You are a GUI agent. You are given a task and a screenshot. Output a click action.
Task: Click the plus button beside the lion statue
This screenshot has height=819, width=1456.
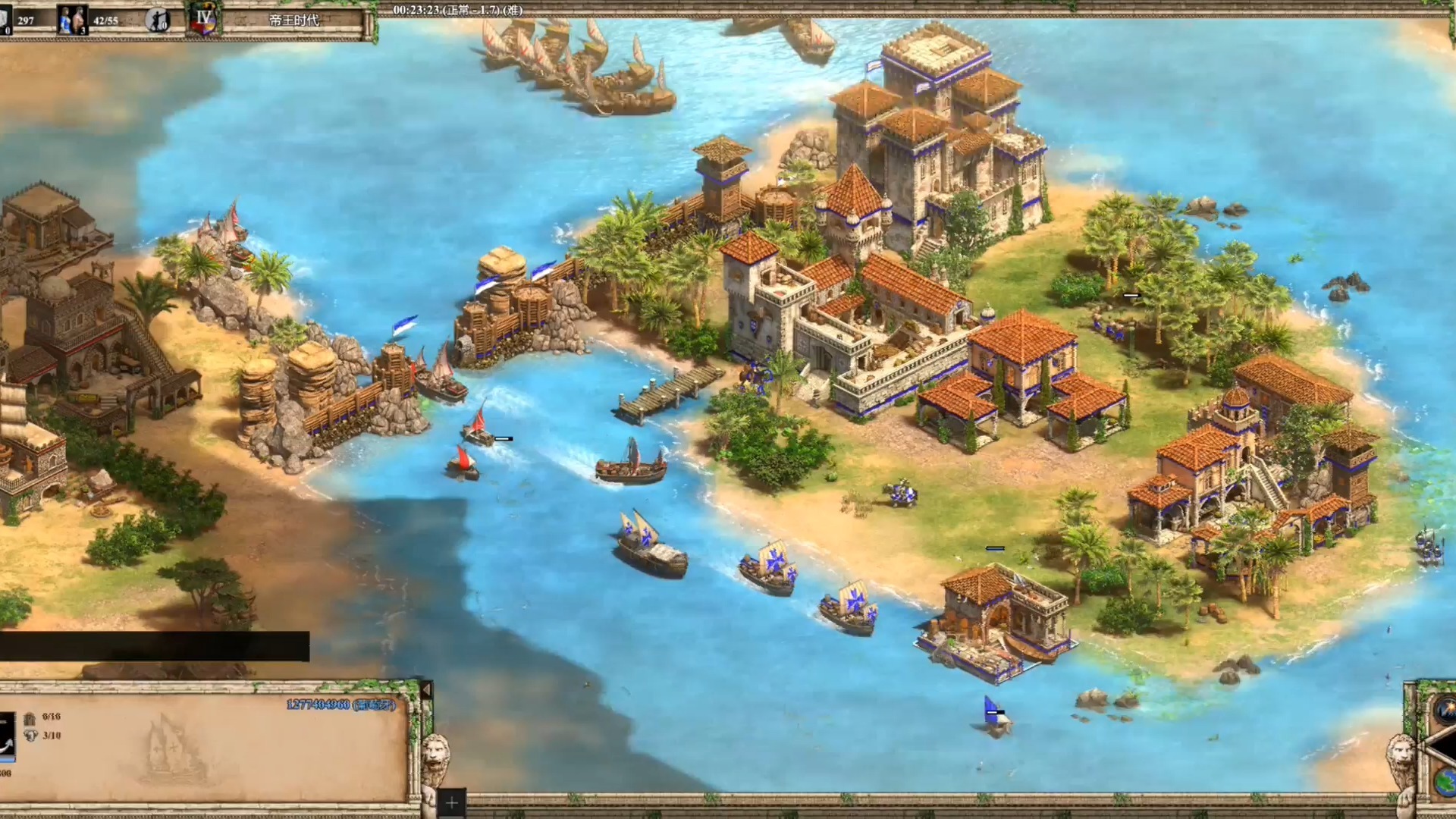(452, 802)
